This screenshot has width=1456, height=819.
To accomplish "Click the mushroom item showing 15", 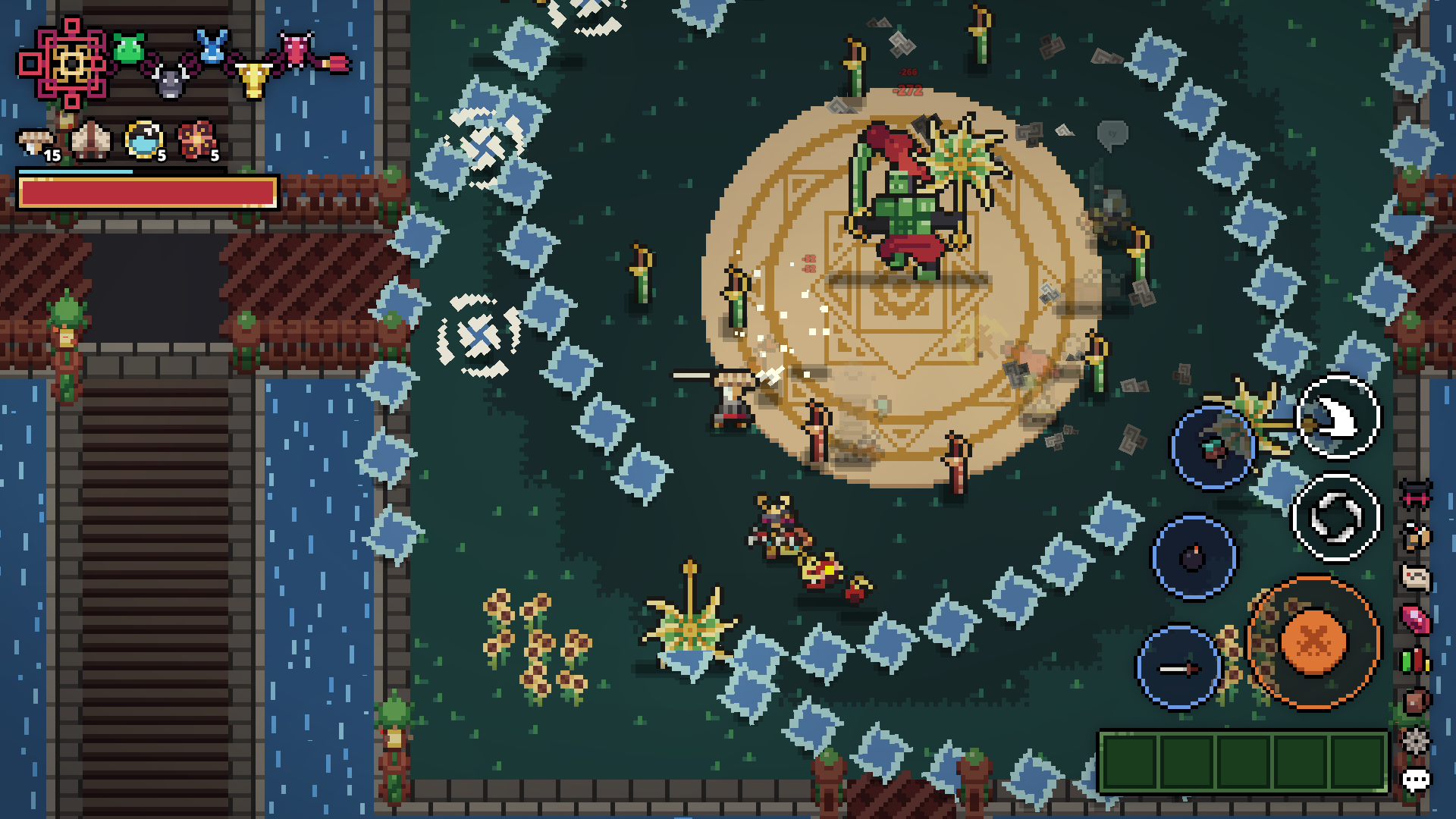I will pos(34,140).
